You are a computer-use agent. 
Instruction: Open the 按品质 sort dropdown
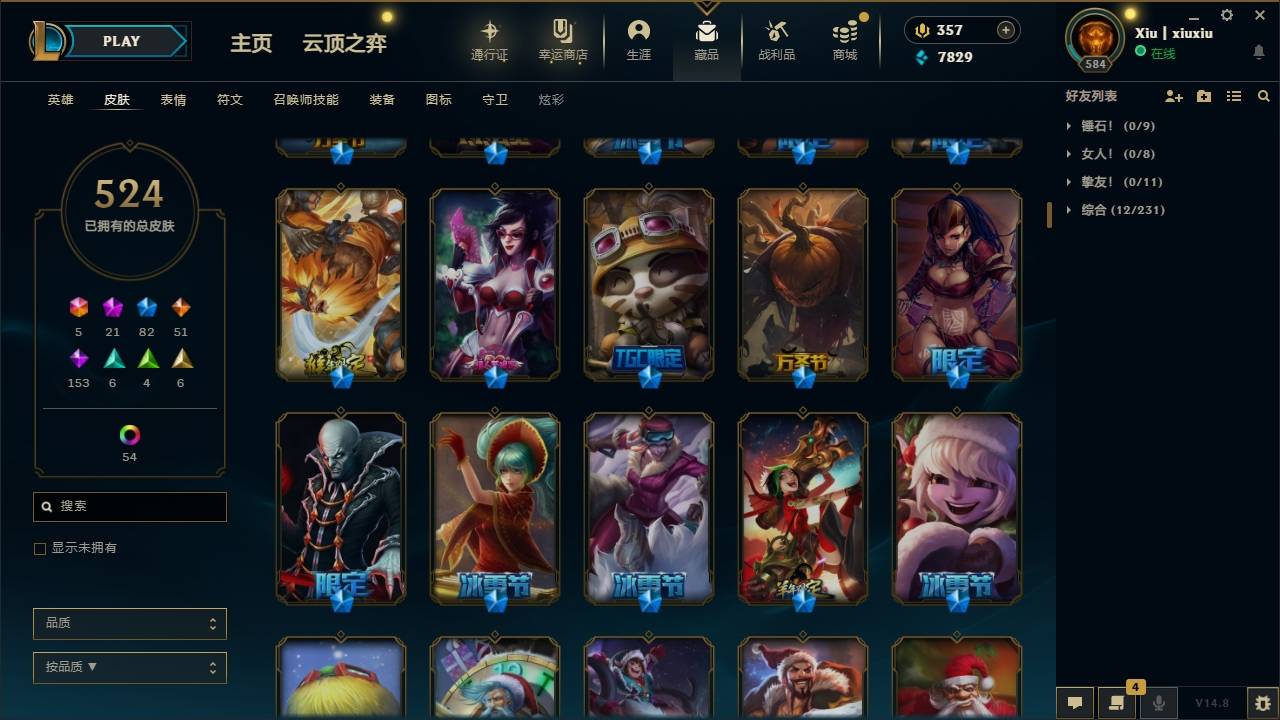[x=129, y=667]
